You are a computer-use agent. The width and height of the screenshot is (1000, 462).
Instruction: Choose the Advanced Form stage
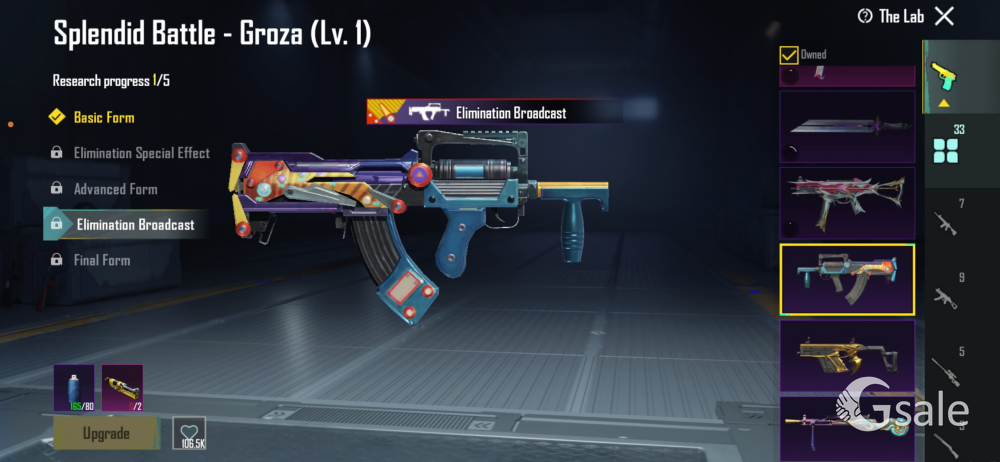(115, 189)
